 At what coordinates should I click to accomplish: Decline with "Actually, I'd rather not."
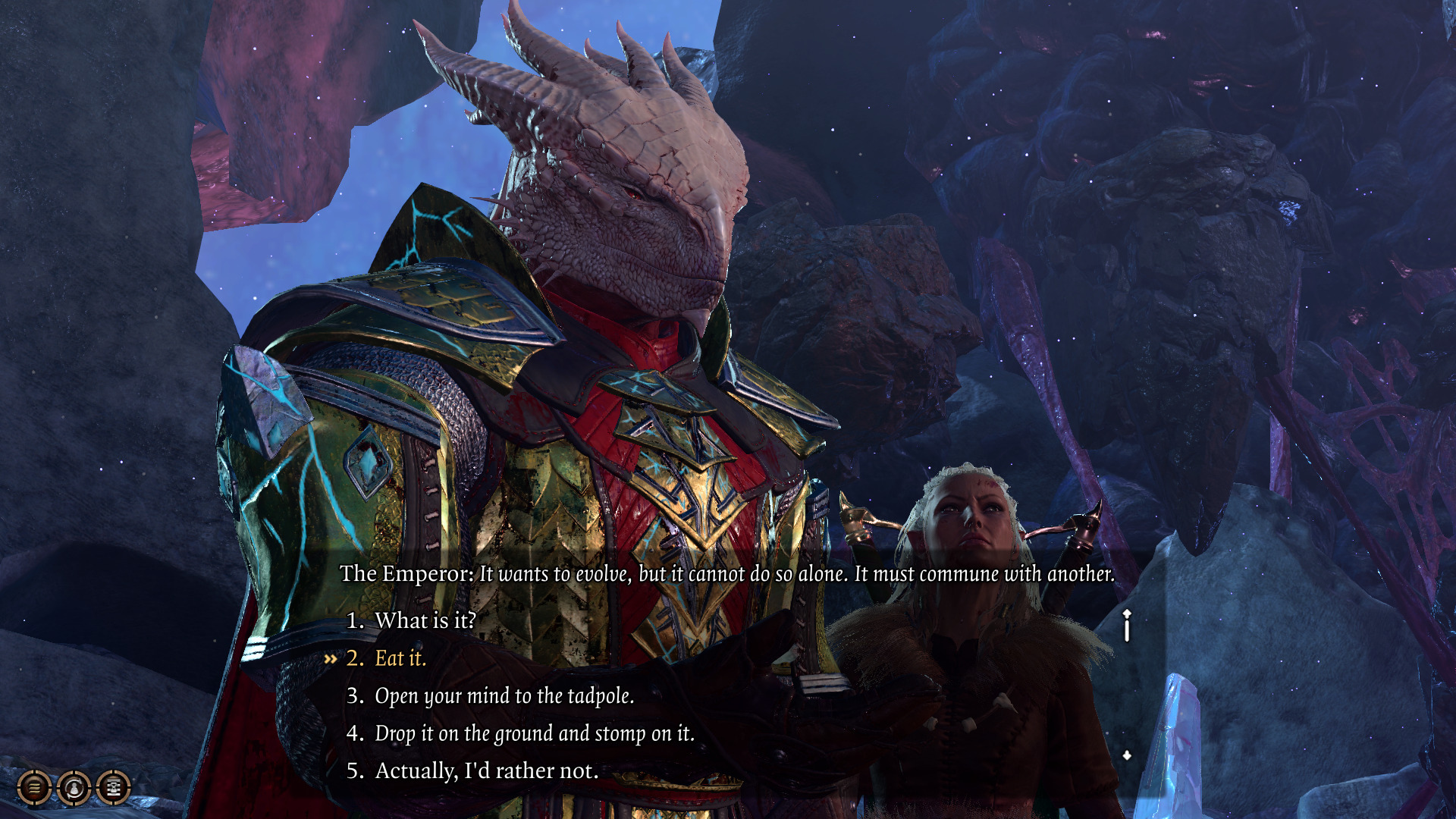tap(486, 770)
